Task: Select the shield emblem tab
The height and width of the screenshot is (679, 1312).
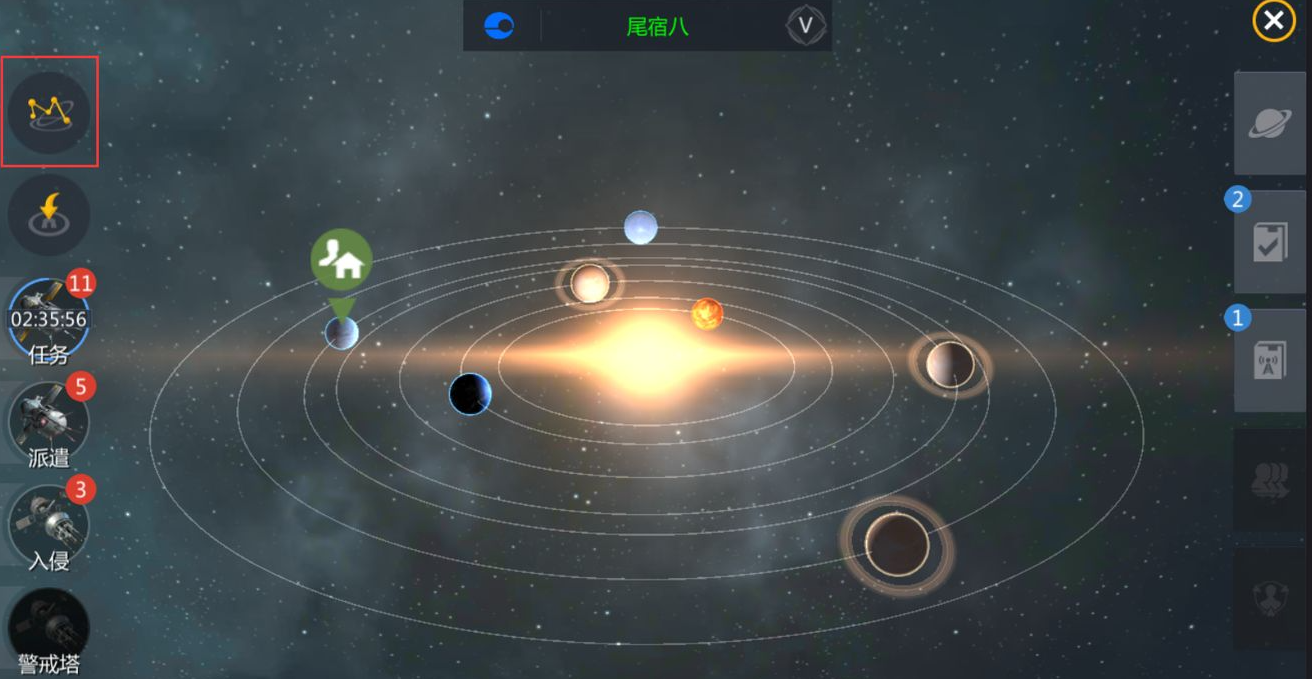Action: [1270, 598]
